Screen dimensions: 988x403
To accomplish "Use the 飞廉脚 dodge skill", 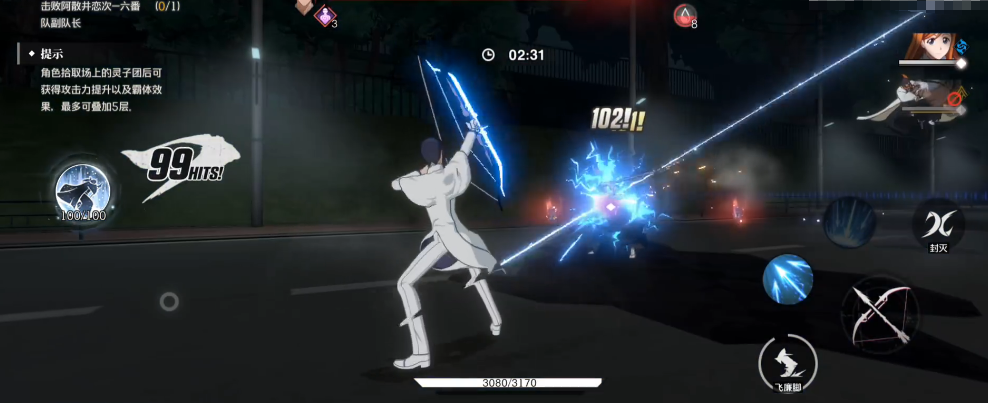I will [x=788, y=361].
